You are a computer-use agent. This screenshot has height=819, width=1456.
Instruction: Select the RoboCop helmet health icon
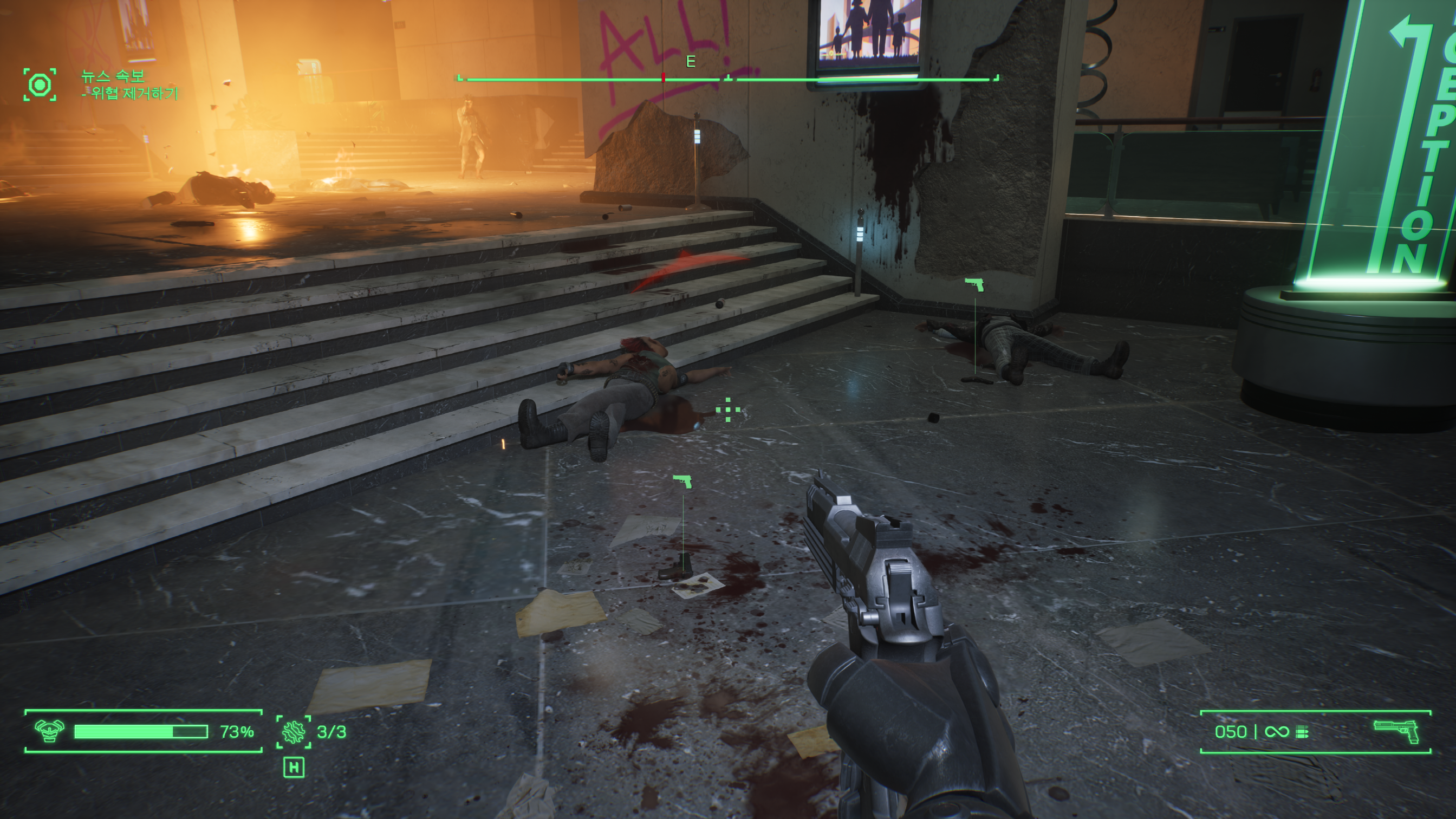(49, 731)
